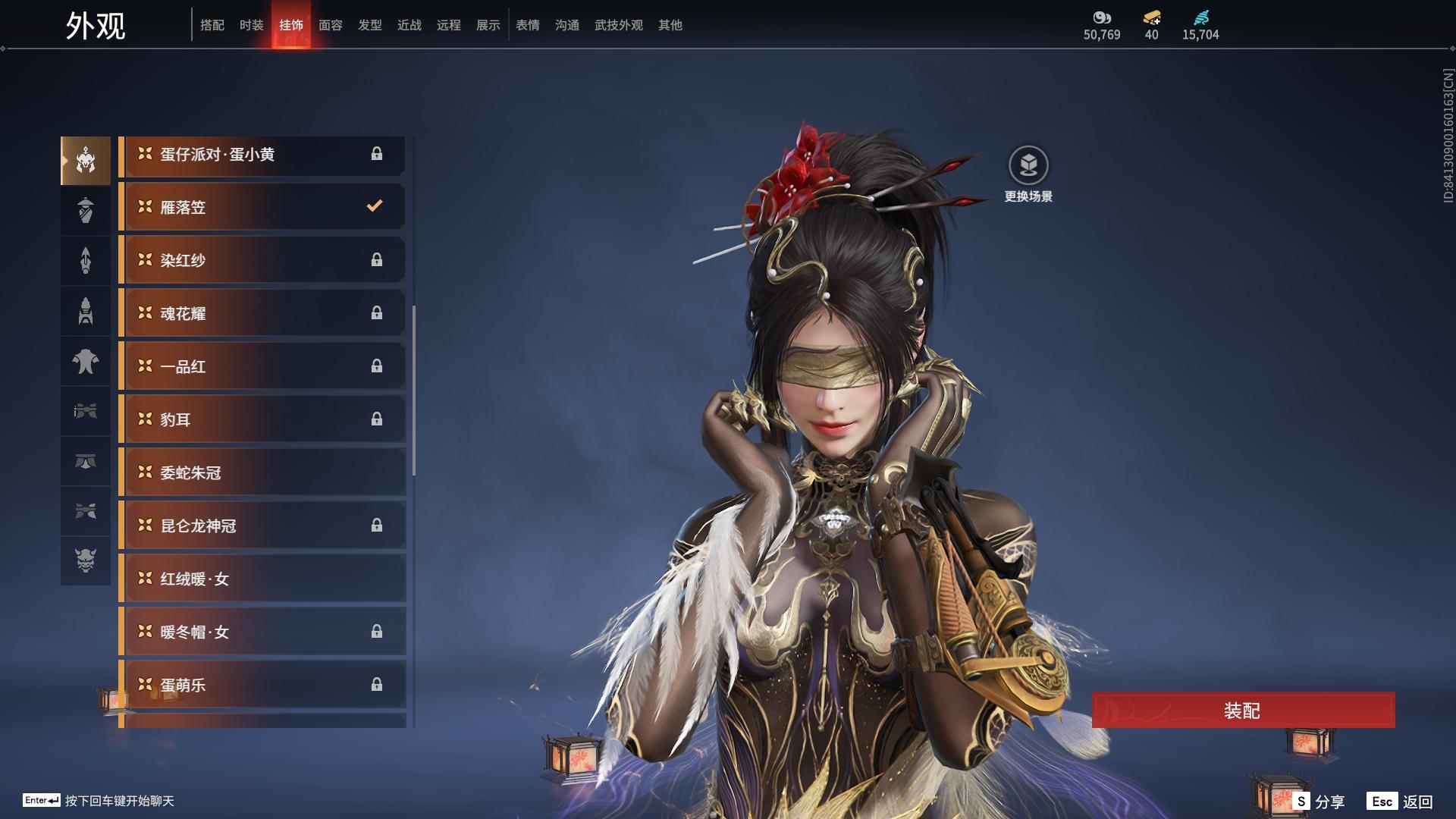Choose the 雁落笠 accessory
The width and height of the screenshot is (1456, 819).
[262, 207]
